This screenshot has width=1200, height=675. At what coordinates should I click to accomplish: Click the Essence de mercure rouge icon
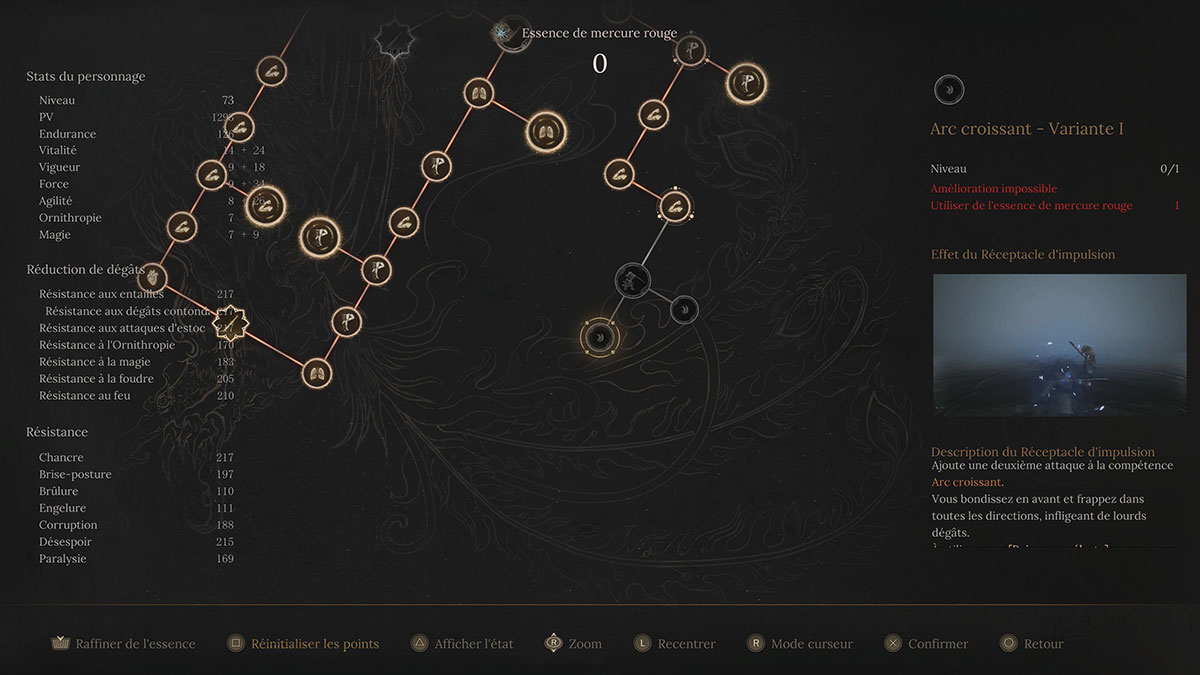(503, 33)
